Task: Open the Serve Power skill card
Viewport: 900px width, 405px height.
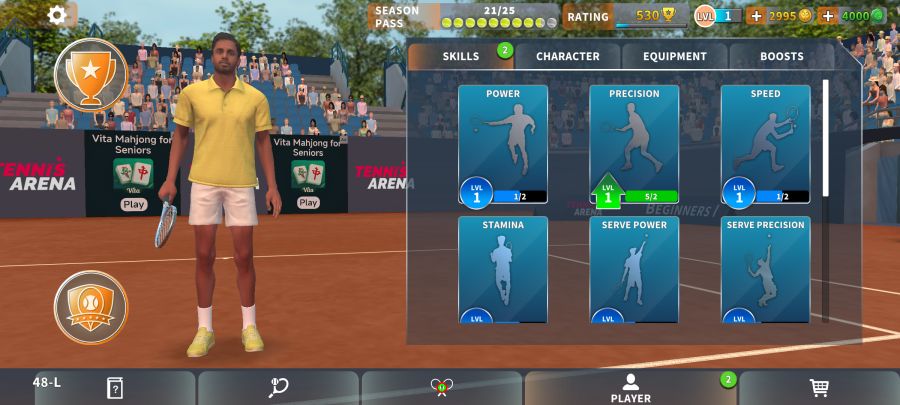Action: 634,270
